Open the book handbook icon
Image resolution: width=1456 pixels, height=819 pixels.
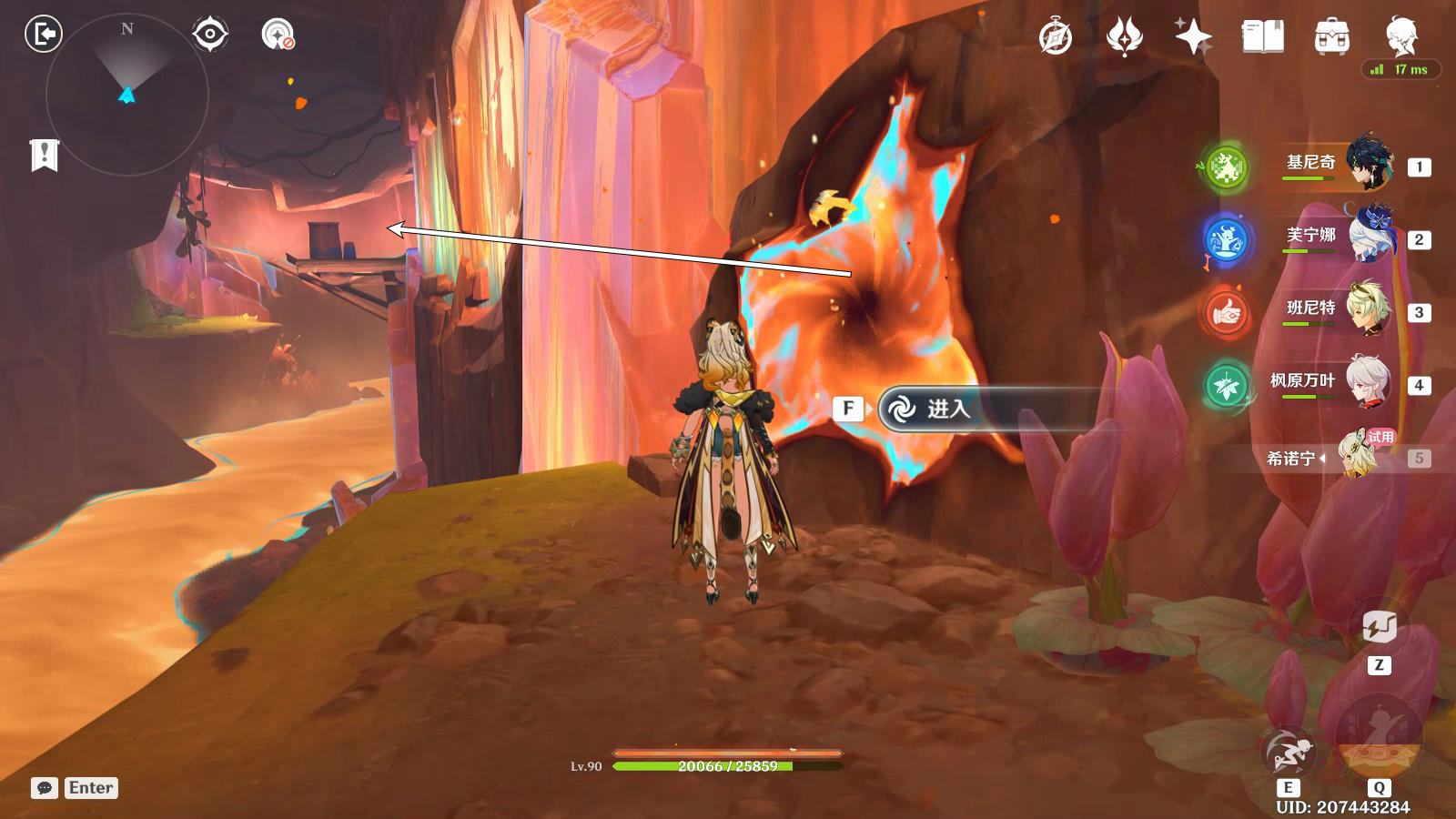pos(1262,37)
